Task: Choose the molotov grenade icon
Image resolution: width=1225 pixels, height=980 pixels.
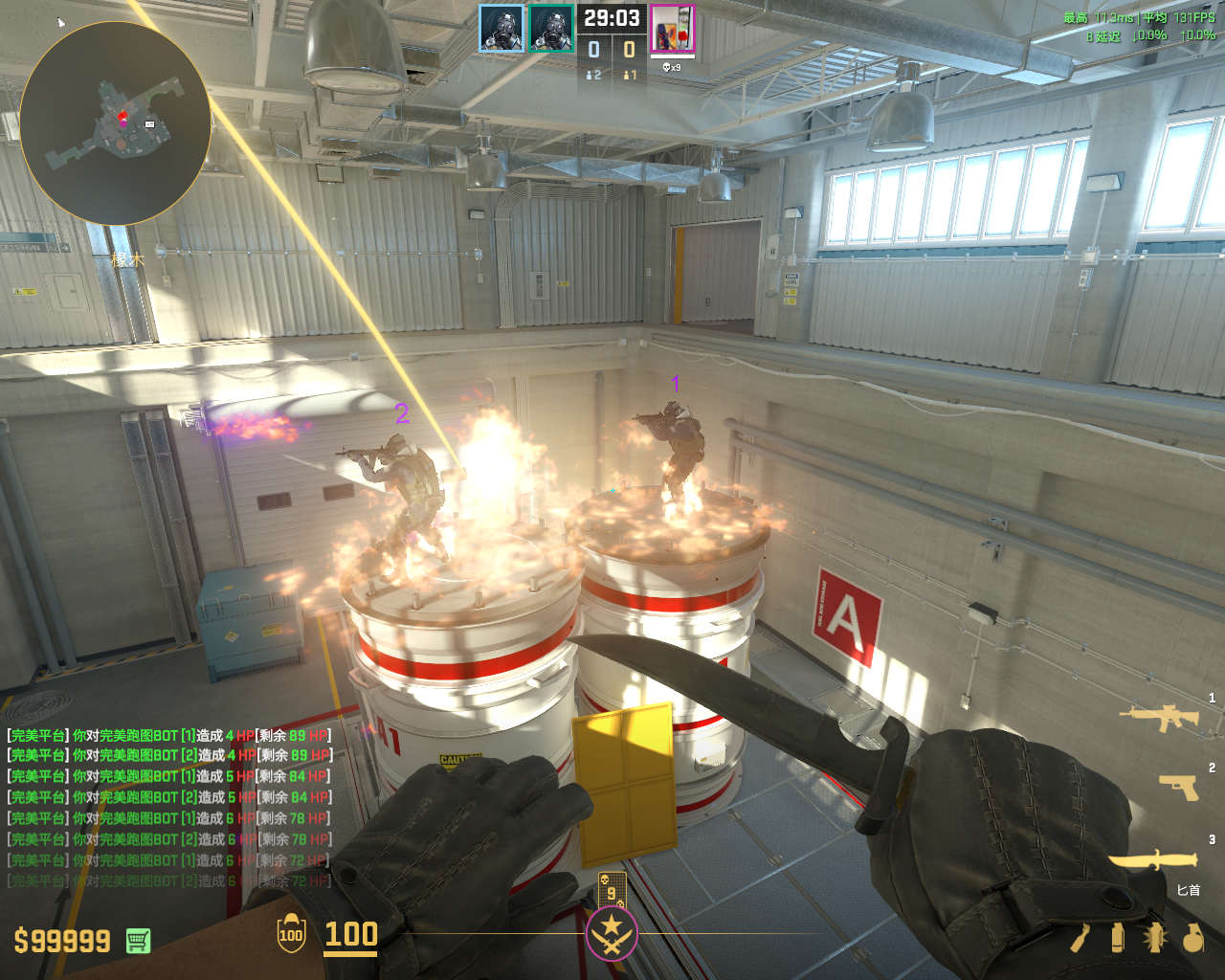Action: [x=1080, y=938]
